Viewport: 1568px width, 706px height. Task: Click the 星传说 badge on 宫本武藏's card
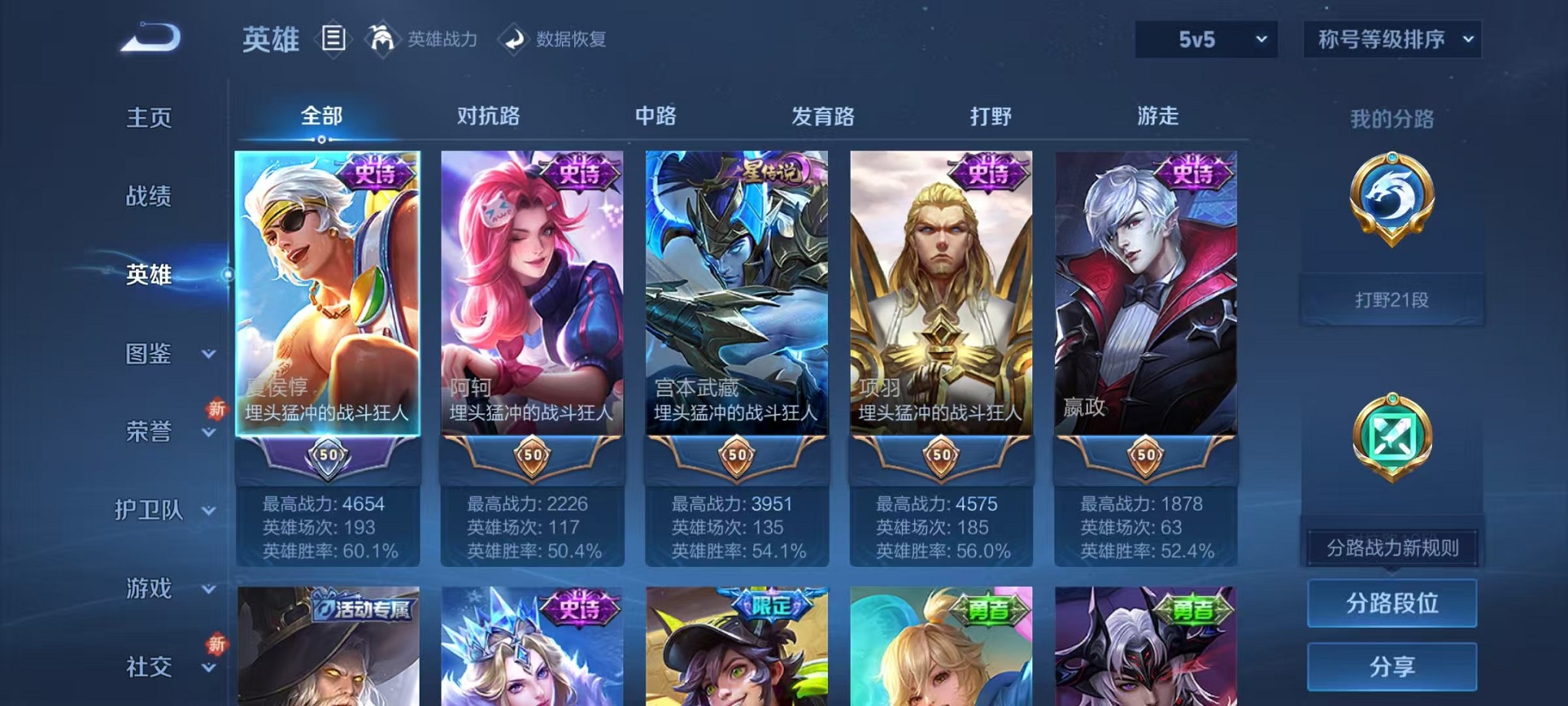pos(769,171)
